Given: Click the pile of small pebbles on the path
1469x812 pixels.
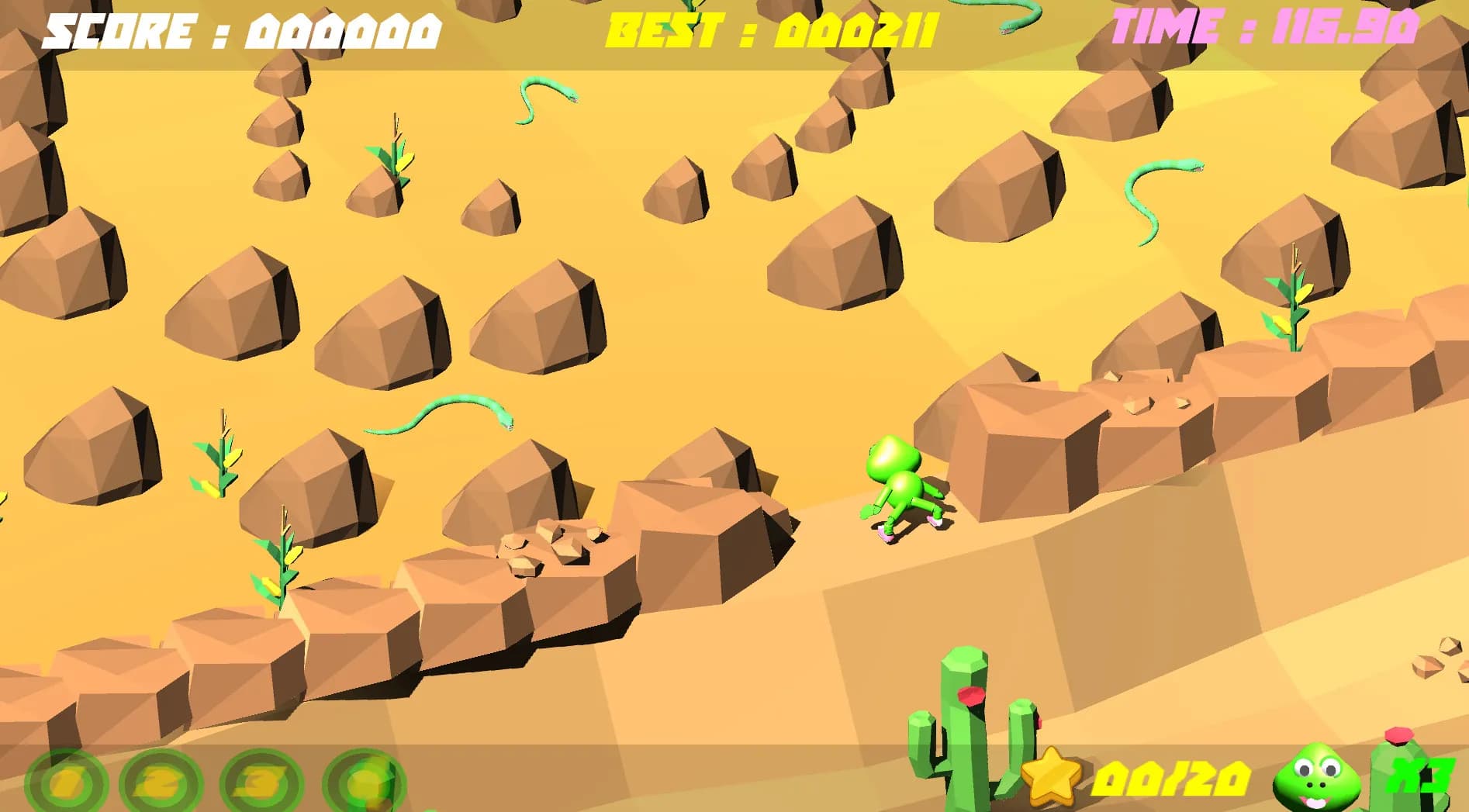Looking at the screenshot, I should [551, 543].
